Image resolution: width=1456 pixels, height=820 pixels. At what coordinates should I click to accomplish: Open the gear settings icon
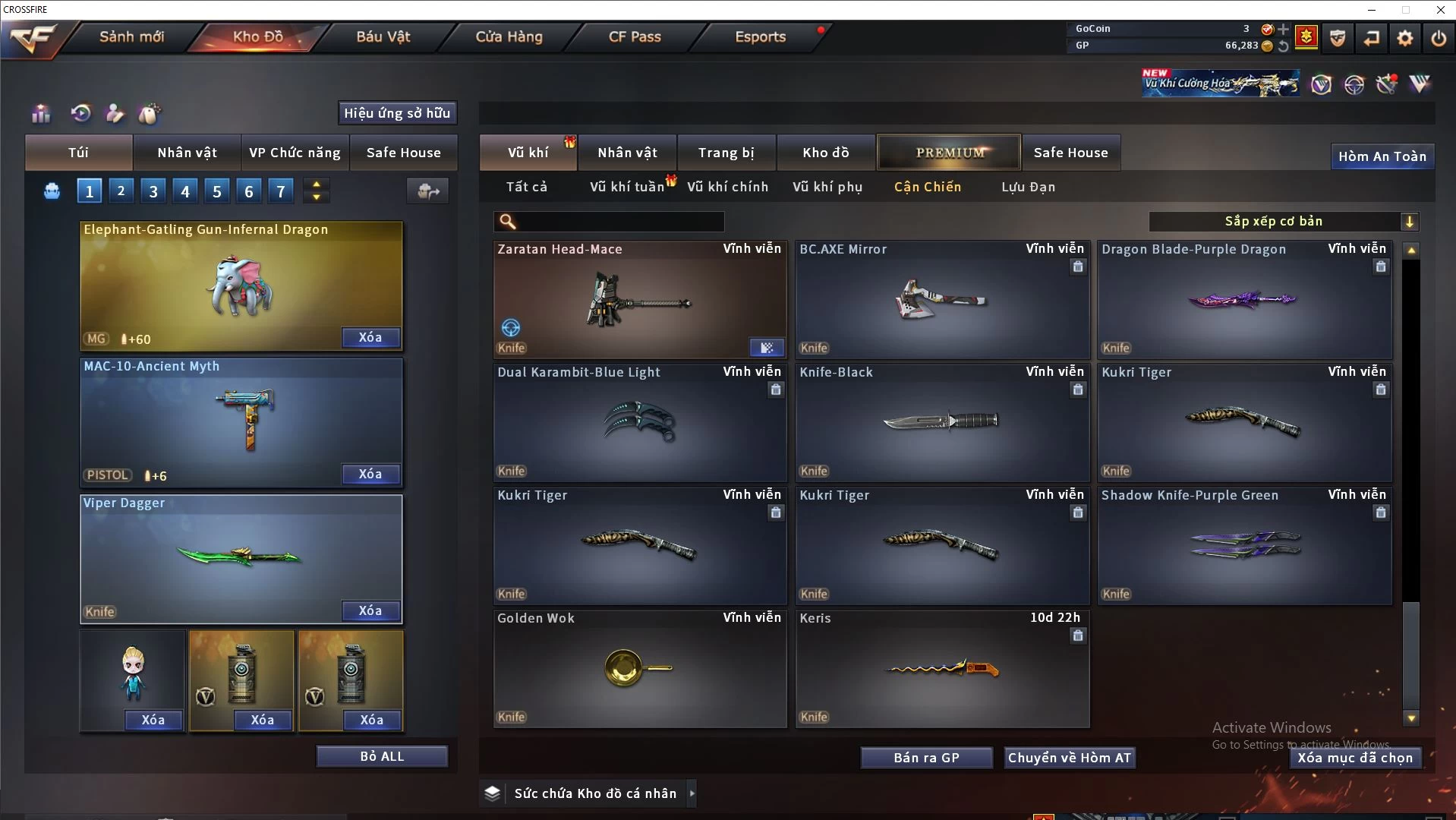pyautogui.click(x=1405, y=37)
